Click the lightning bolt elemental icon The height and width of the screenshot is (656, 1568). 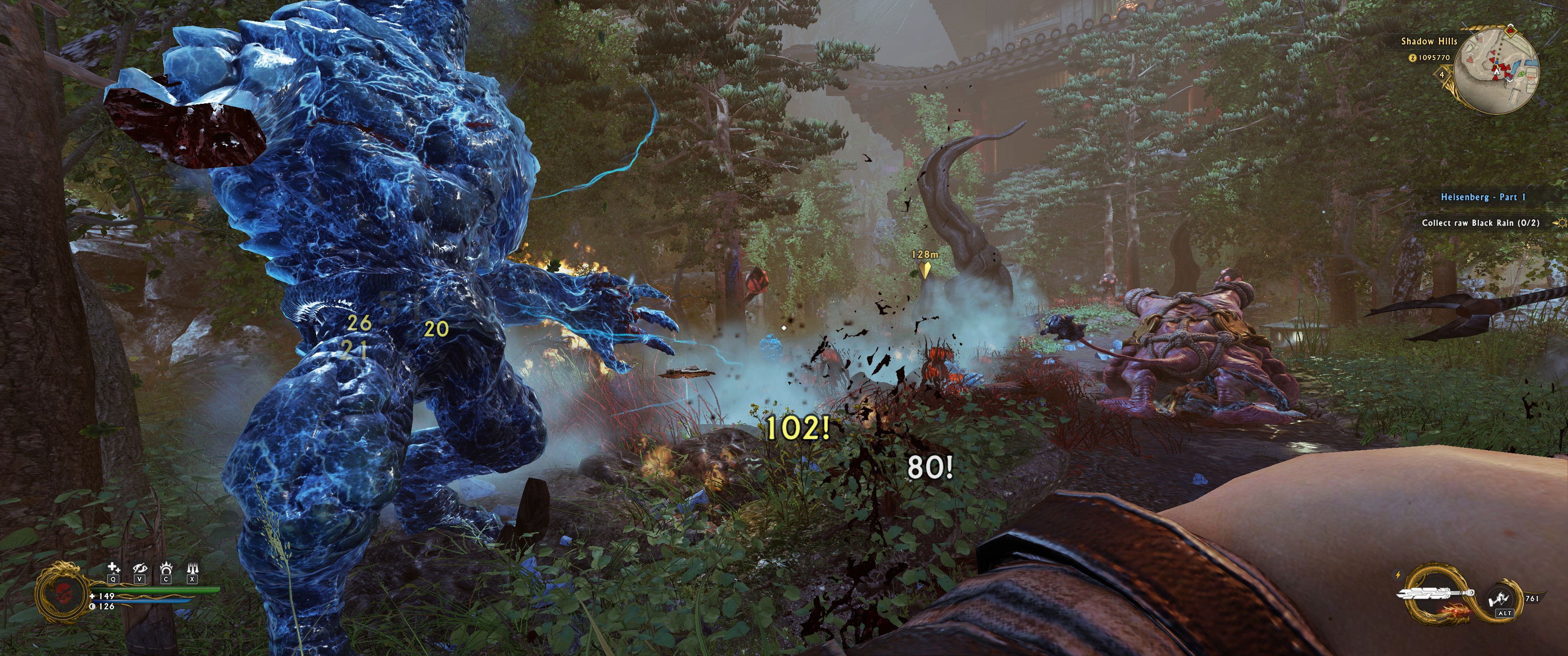coord(1398,574)
